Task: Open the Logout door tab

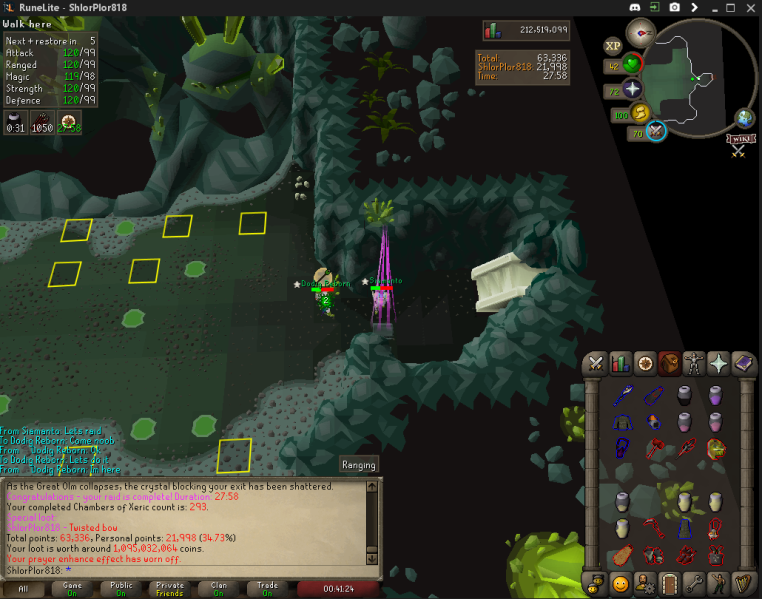Action: click(670, 582)
